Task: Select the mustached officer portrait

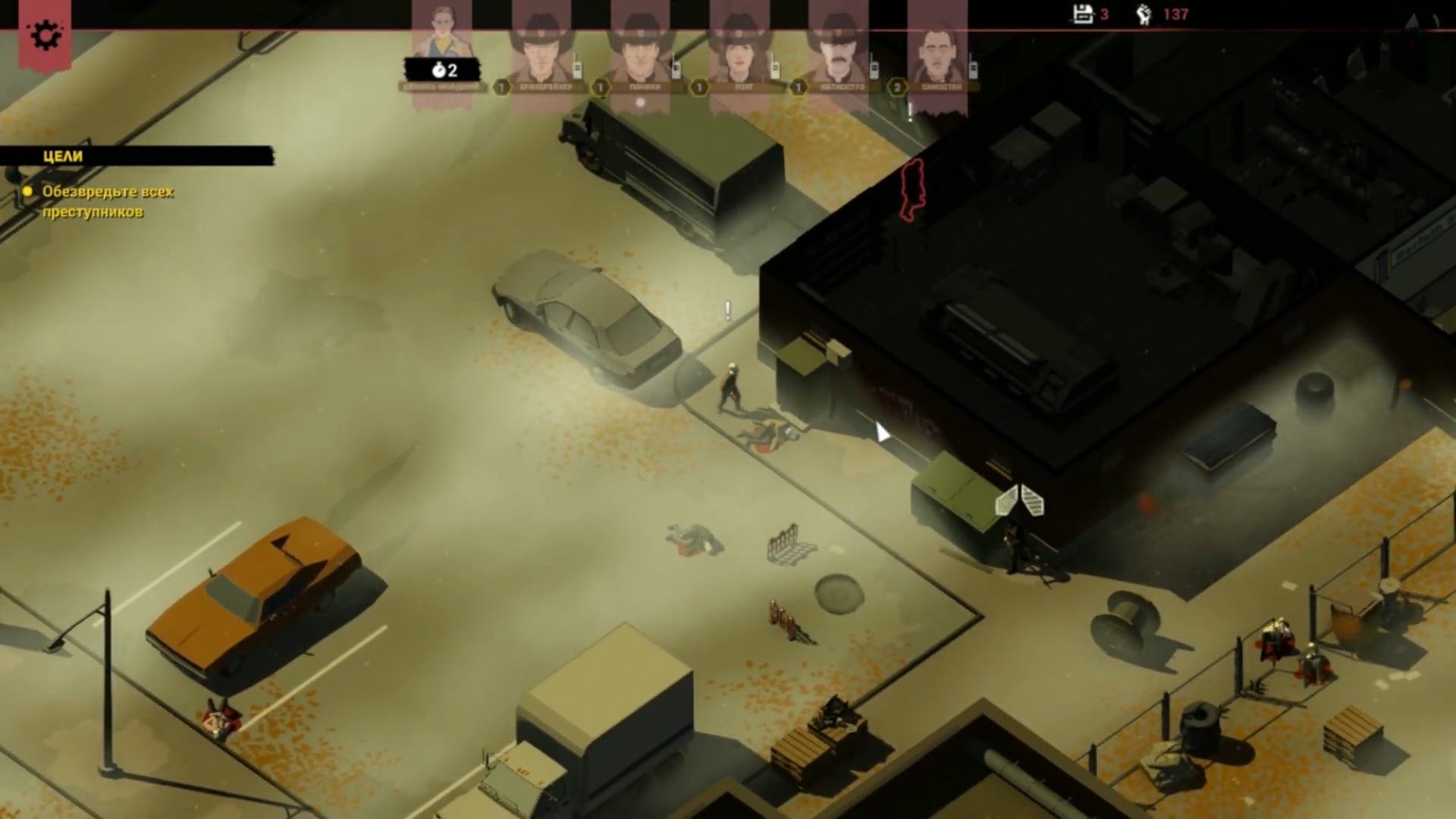Action: 838,47
